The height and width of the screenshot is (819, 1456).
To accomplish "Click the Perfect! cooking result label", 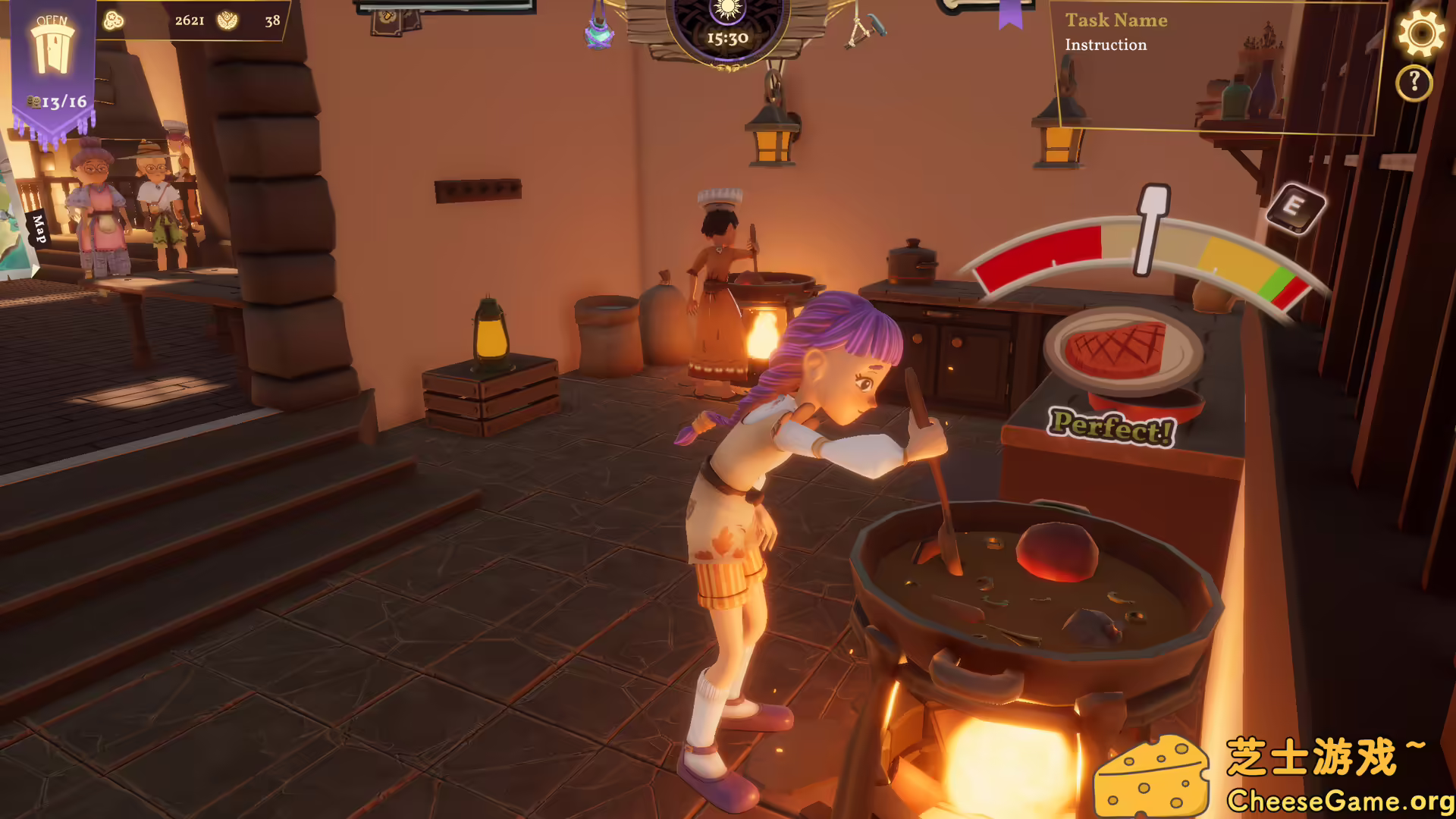I will [x=1111, y=426].
